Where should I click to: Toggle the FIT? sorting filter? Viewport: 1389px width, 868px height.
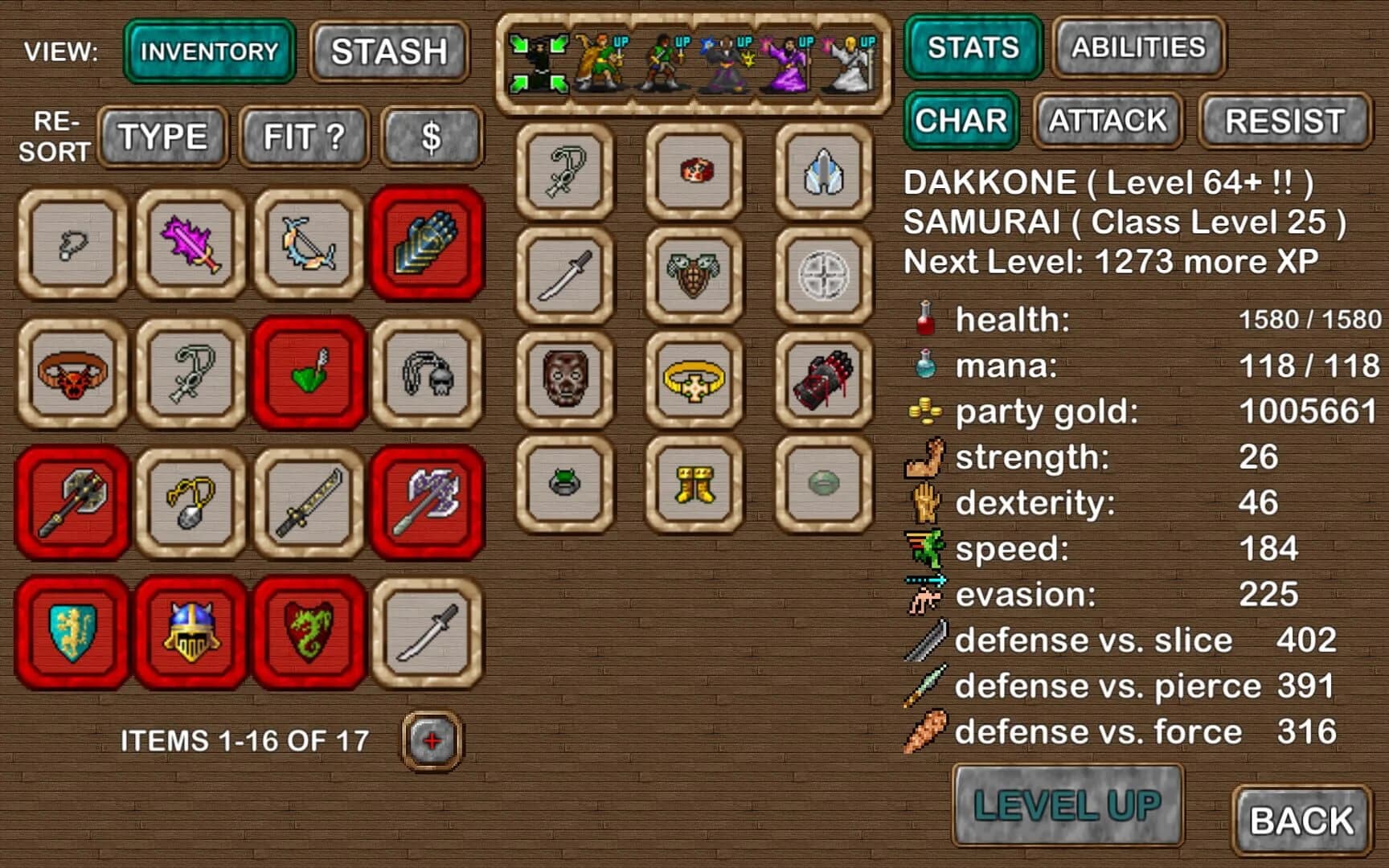pos(303,137)
